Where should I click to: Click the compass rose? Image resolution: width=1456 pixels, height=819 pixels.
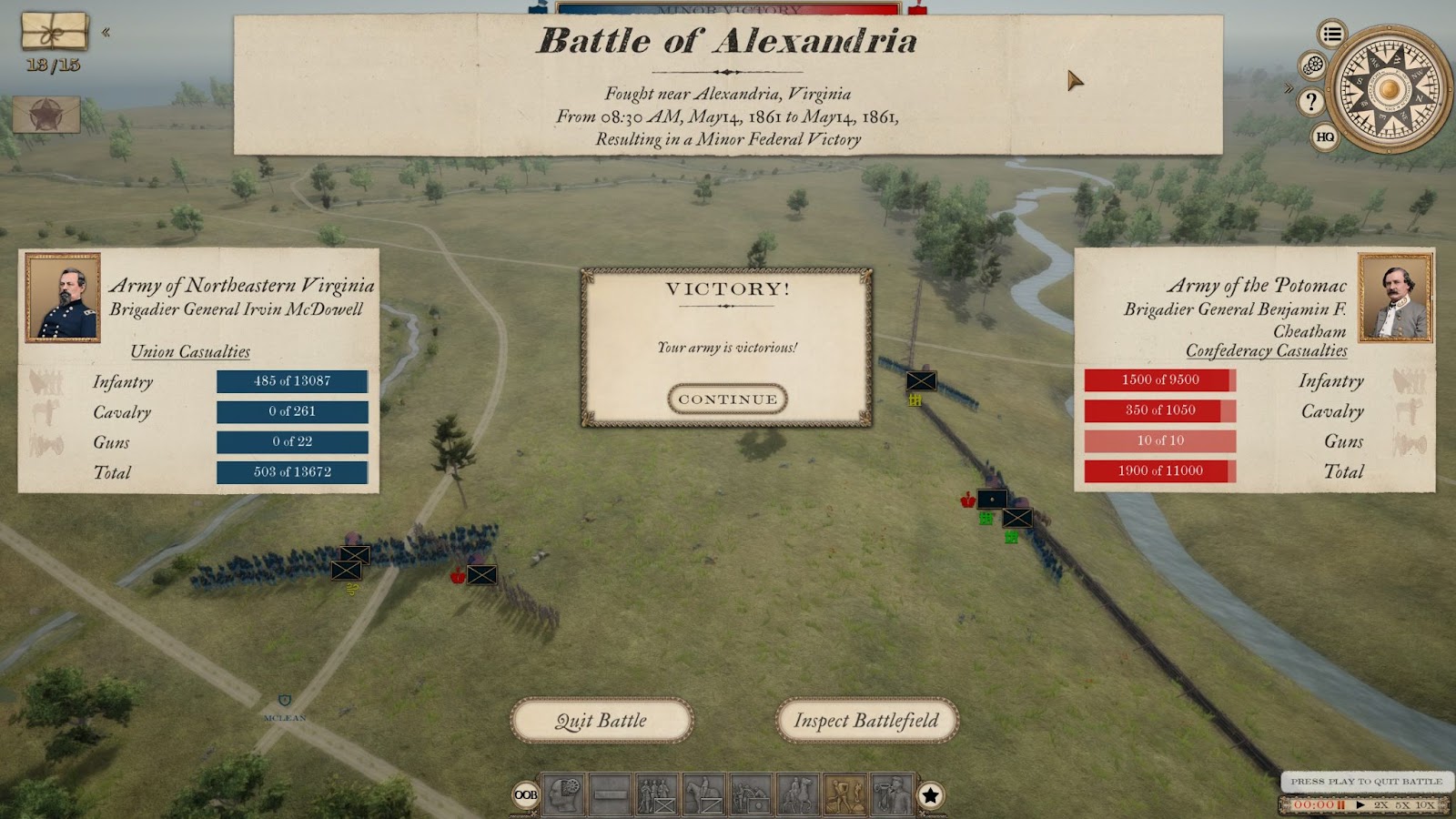click(x=1389, y=89)
